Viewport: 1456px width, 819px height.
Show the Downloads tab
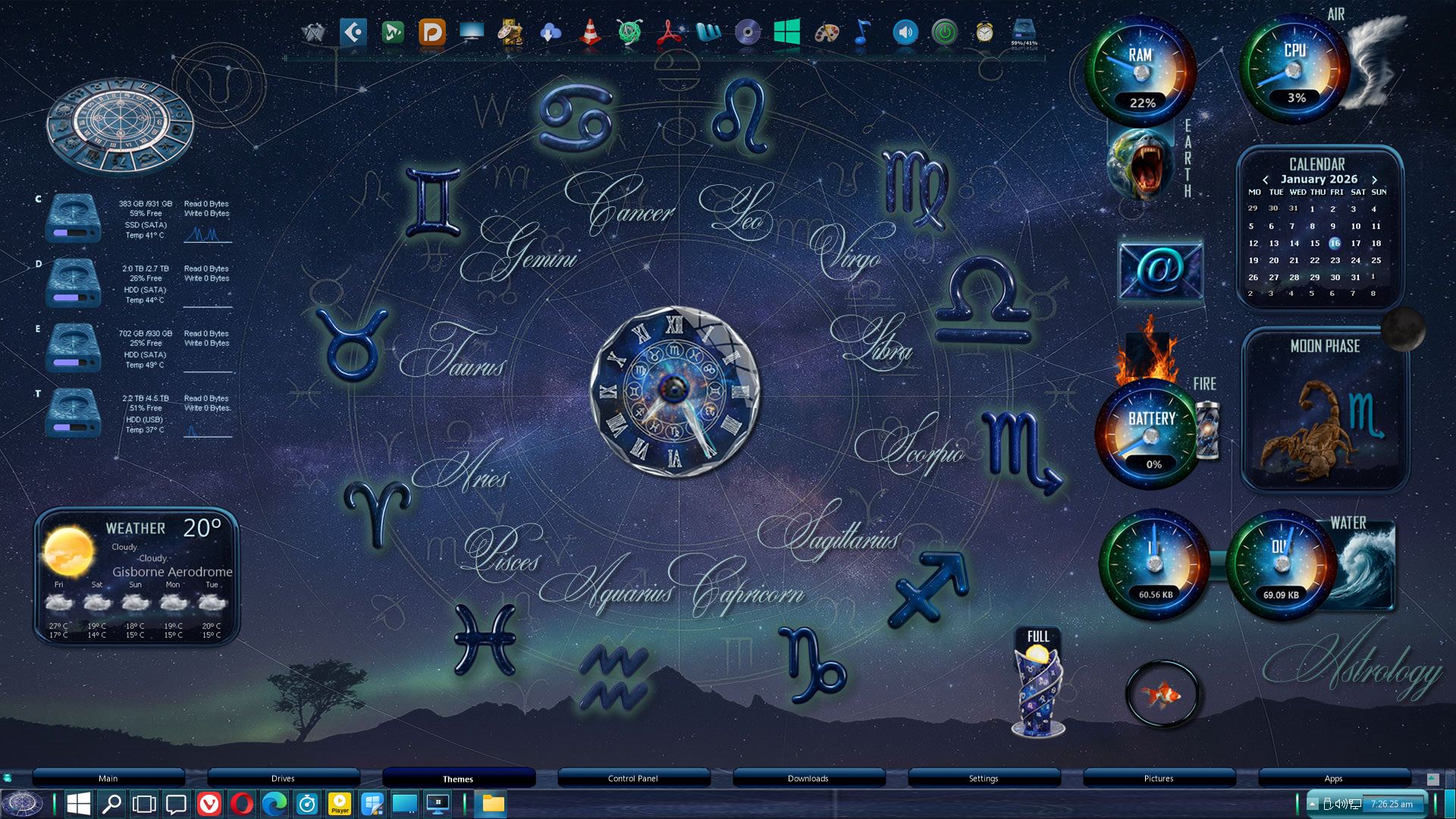click(x=808, y=779)
